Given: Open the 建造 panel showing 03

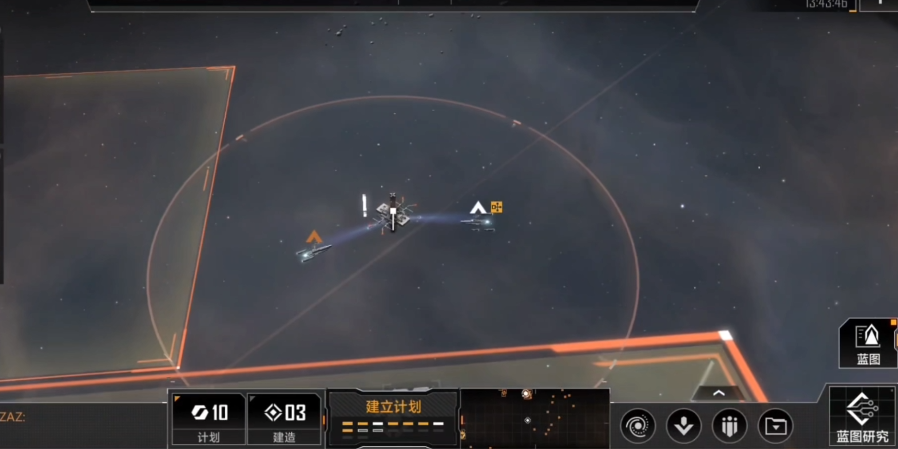Looking at the screenshot, I should pyautogui.click(x=284, y=419).
